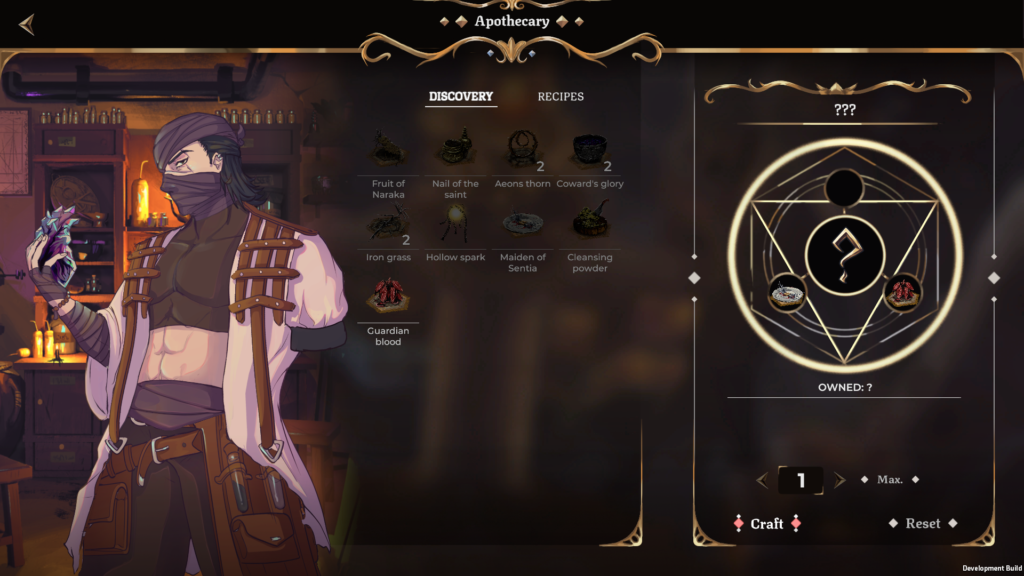
Task: Add Iron grass to the recipe
Action: click(x=388, y=225)
